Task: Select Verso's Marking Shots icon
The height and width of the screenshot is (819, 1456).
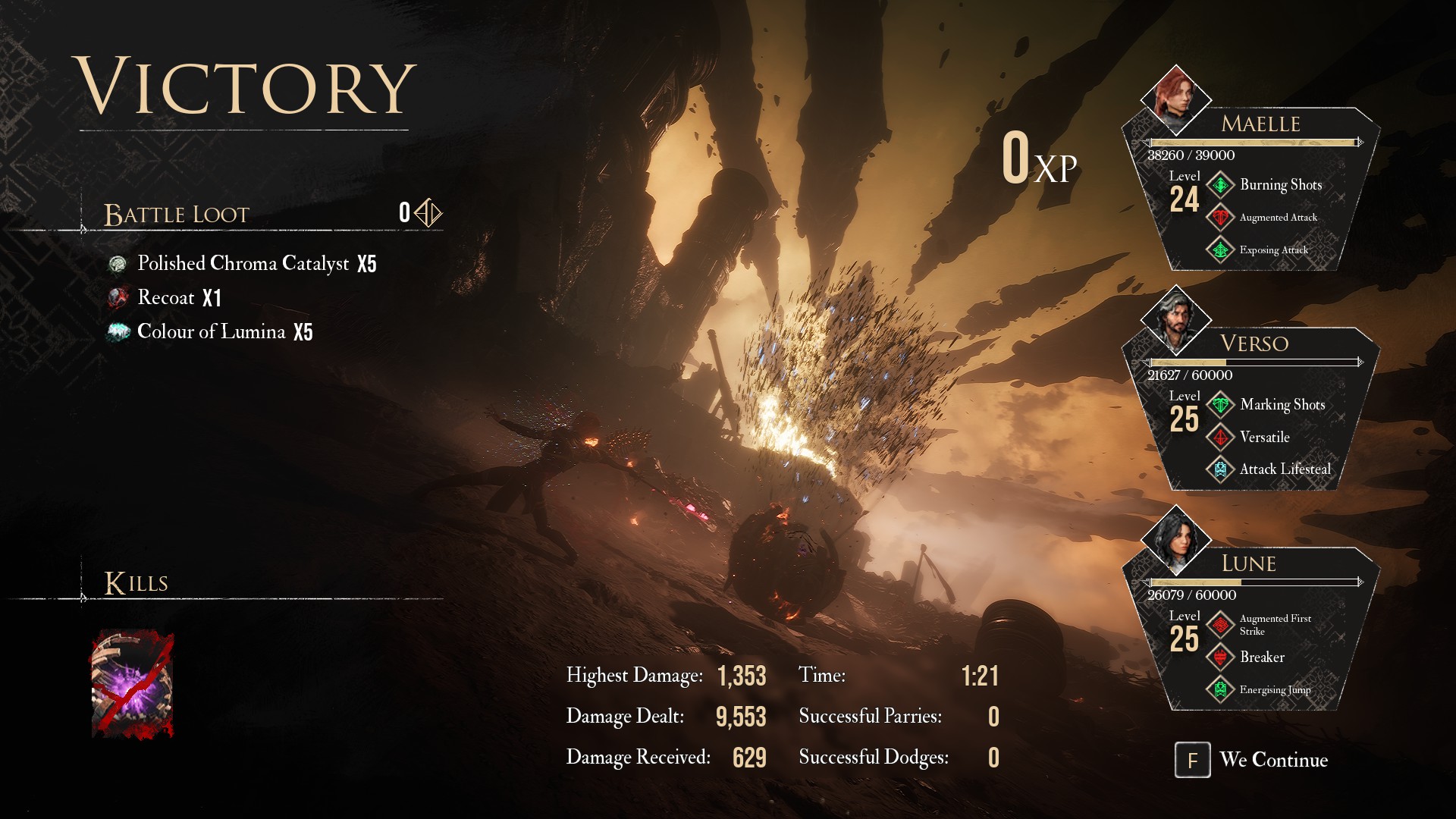Action: 1220,405
